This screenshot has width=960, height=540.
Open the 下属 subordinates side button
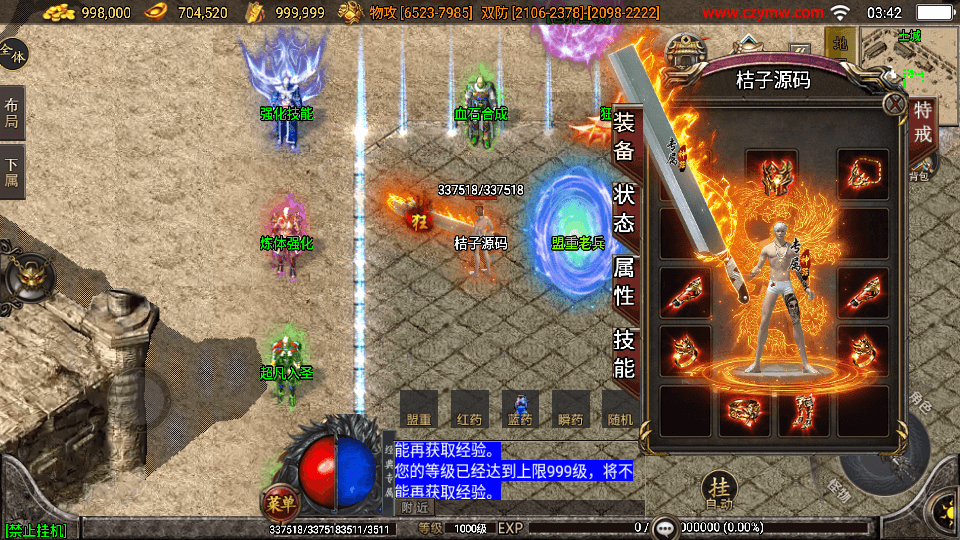(12, 172)
